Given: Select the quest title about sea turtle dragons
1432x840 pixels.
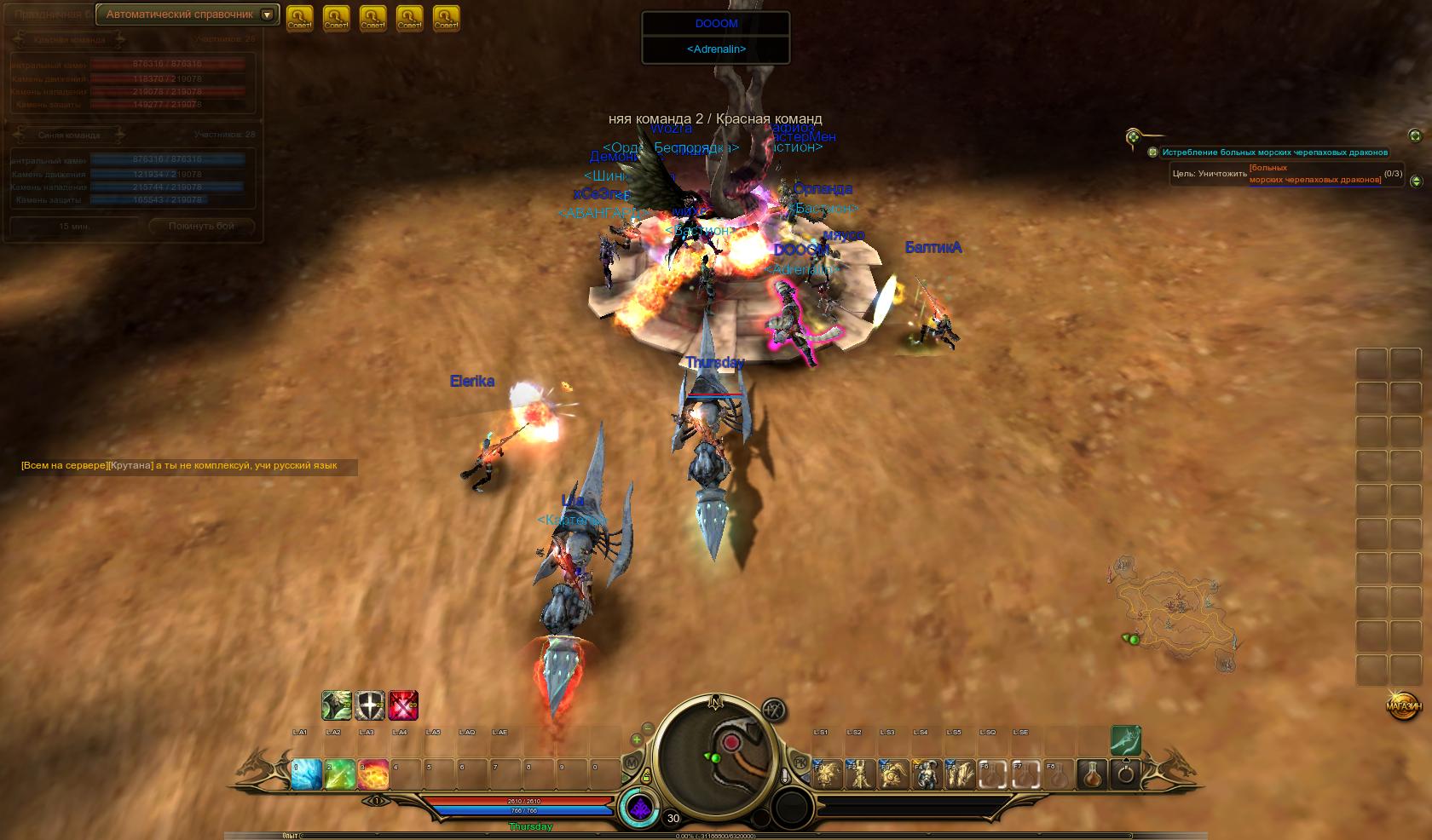Looking at the screenshot, I should click(1274, 152).
